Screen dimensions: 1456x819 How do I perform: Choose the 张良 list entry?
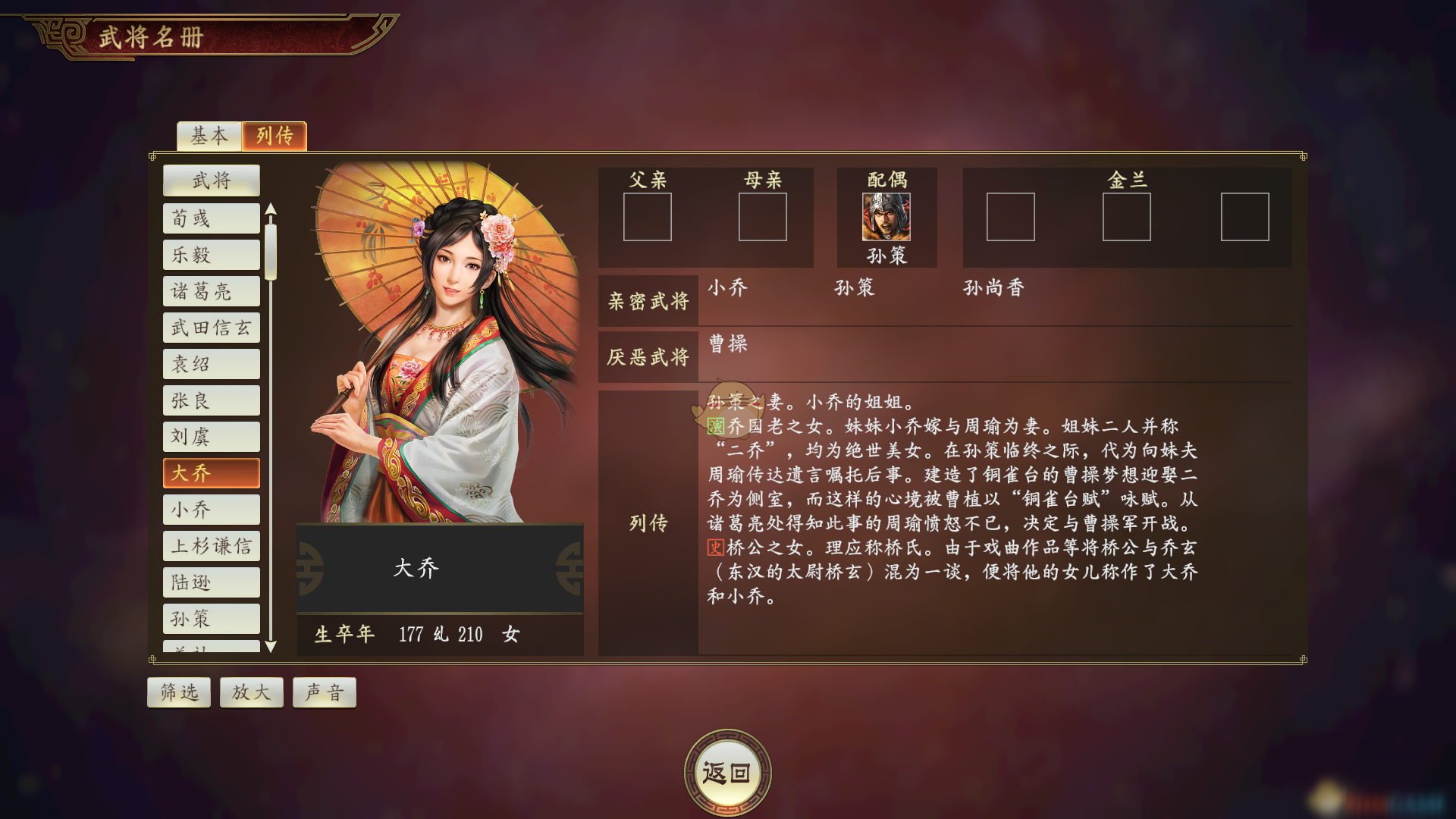click(211, 400)
